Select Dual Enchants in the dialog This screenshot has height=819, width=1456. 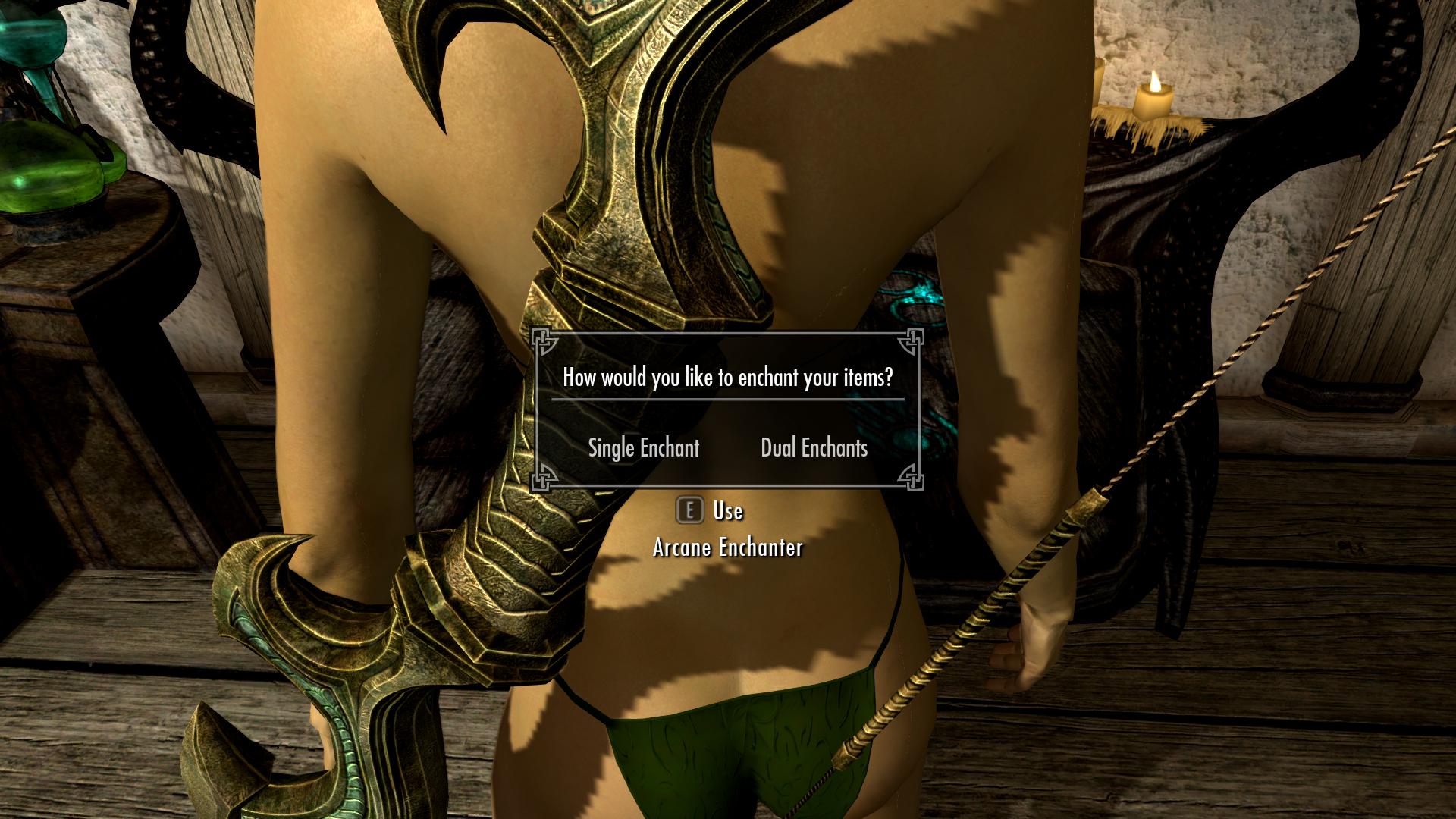814,448
